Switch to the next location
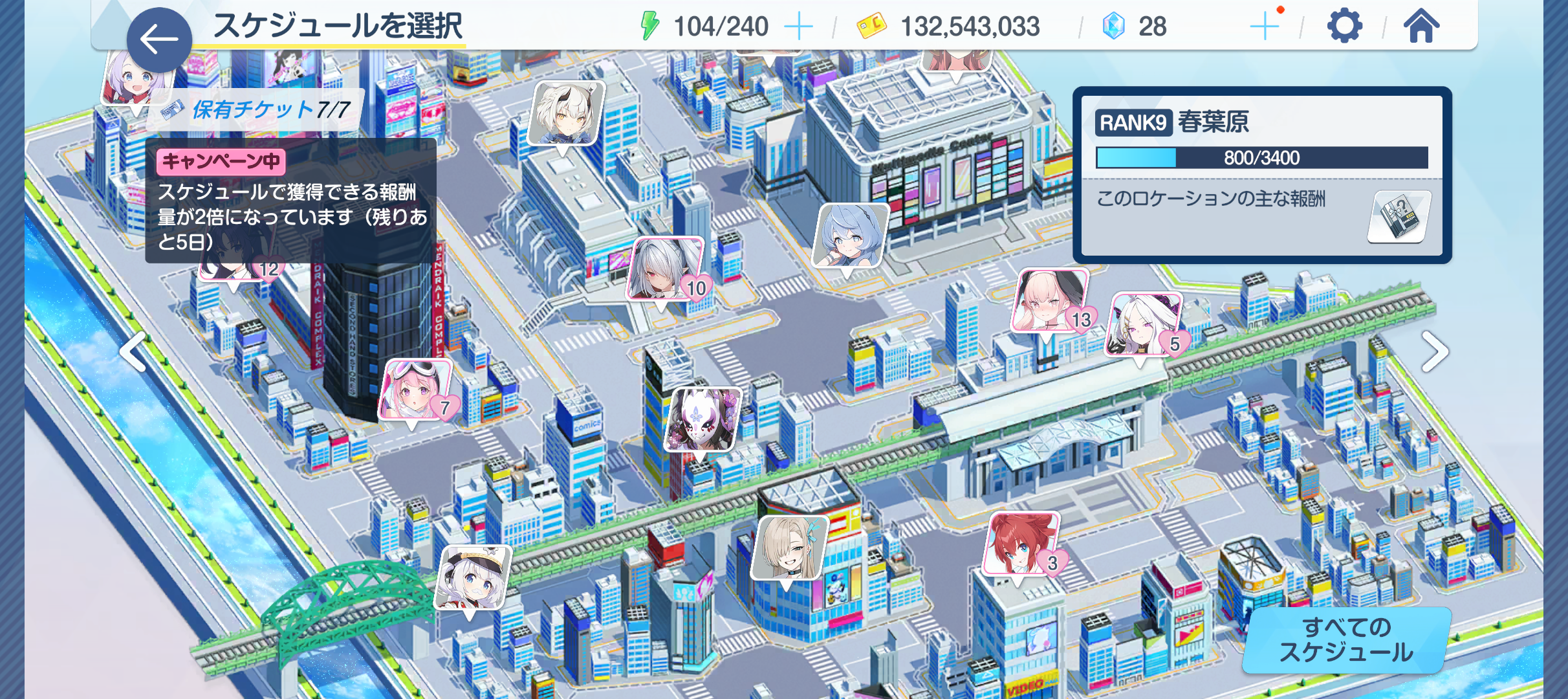Screen dimensions: 1568x699 click(x=1434, y=352)
